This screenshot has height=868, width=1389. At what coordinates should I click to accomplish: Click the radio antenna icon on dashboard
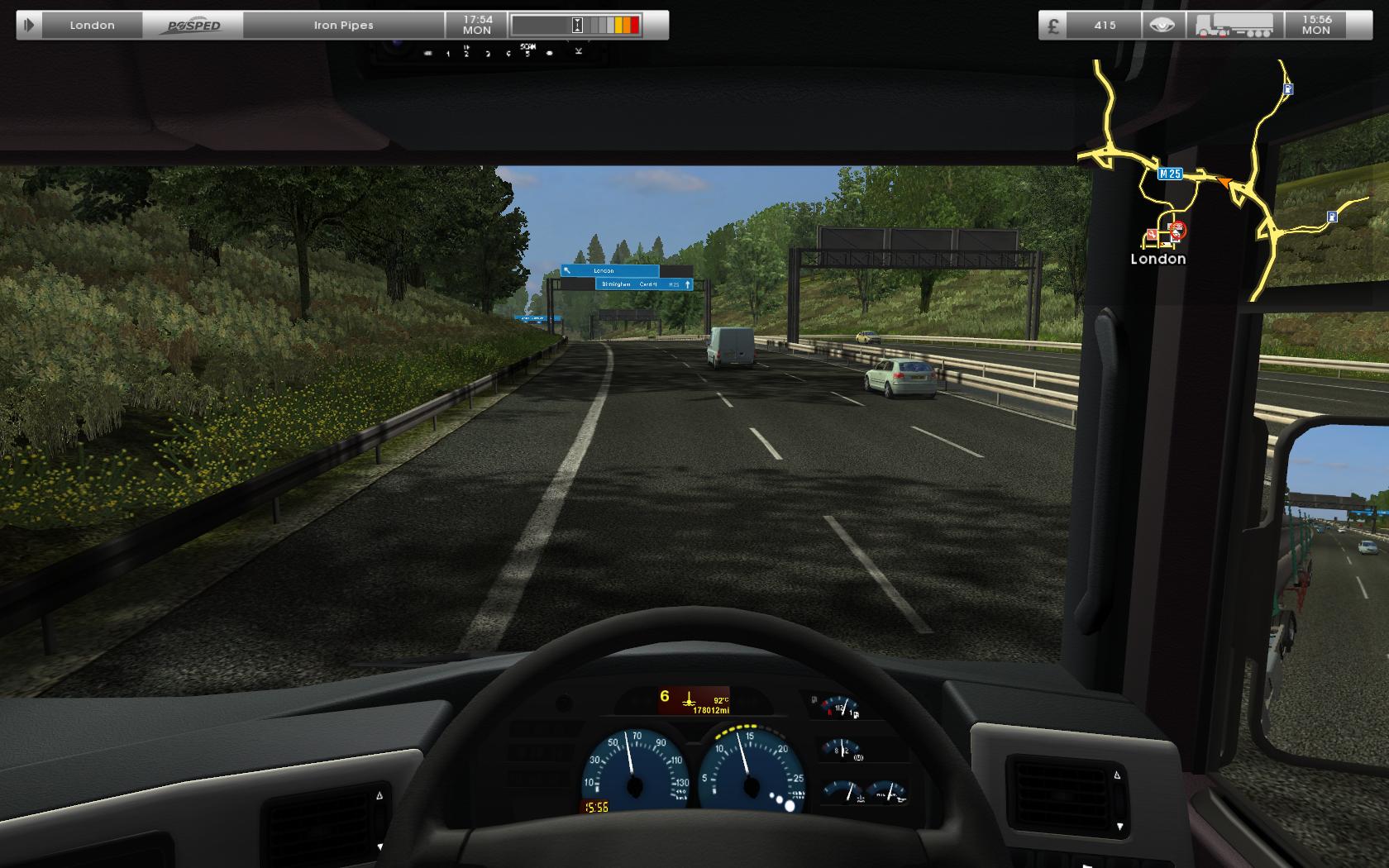click(x=579, y=52)
